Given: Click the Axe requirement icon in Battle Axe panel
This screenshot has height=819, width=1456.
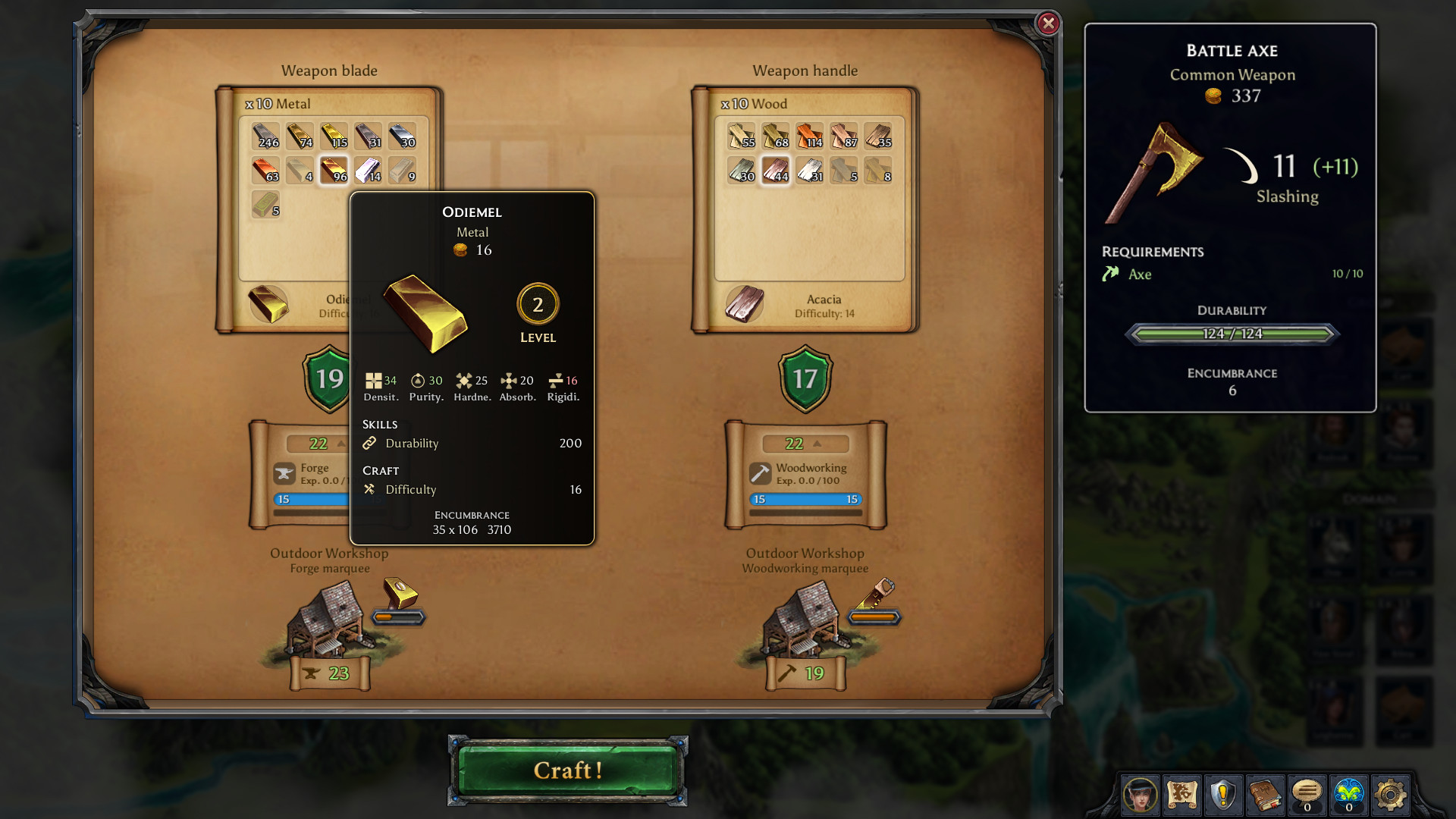Looking at the screenshot, I should coord(1109,275).
